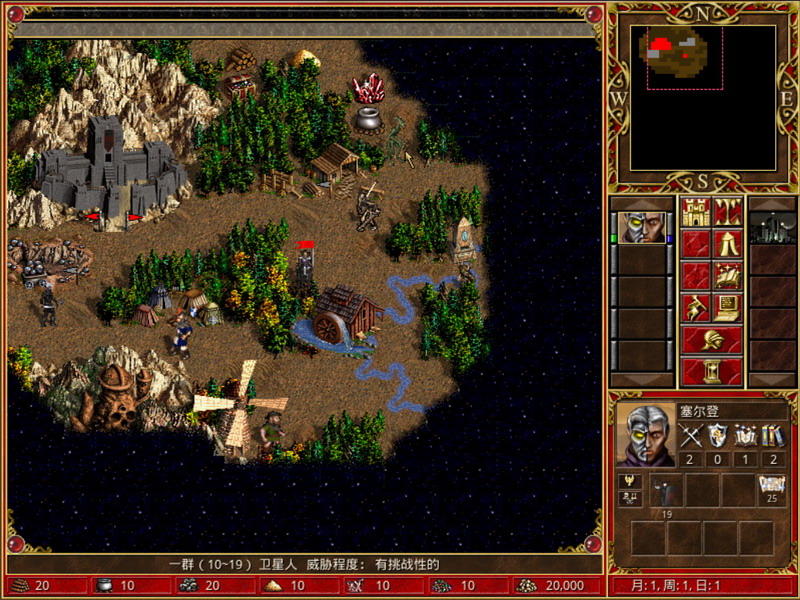Click the large hero portrait in the info panel
The width and height of the screenshot is (800, 600).
tap(644, 435)
